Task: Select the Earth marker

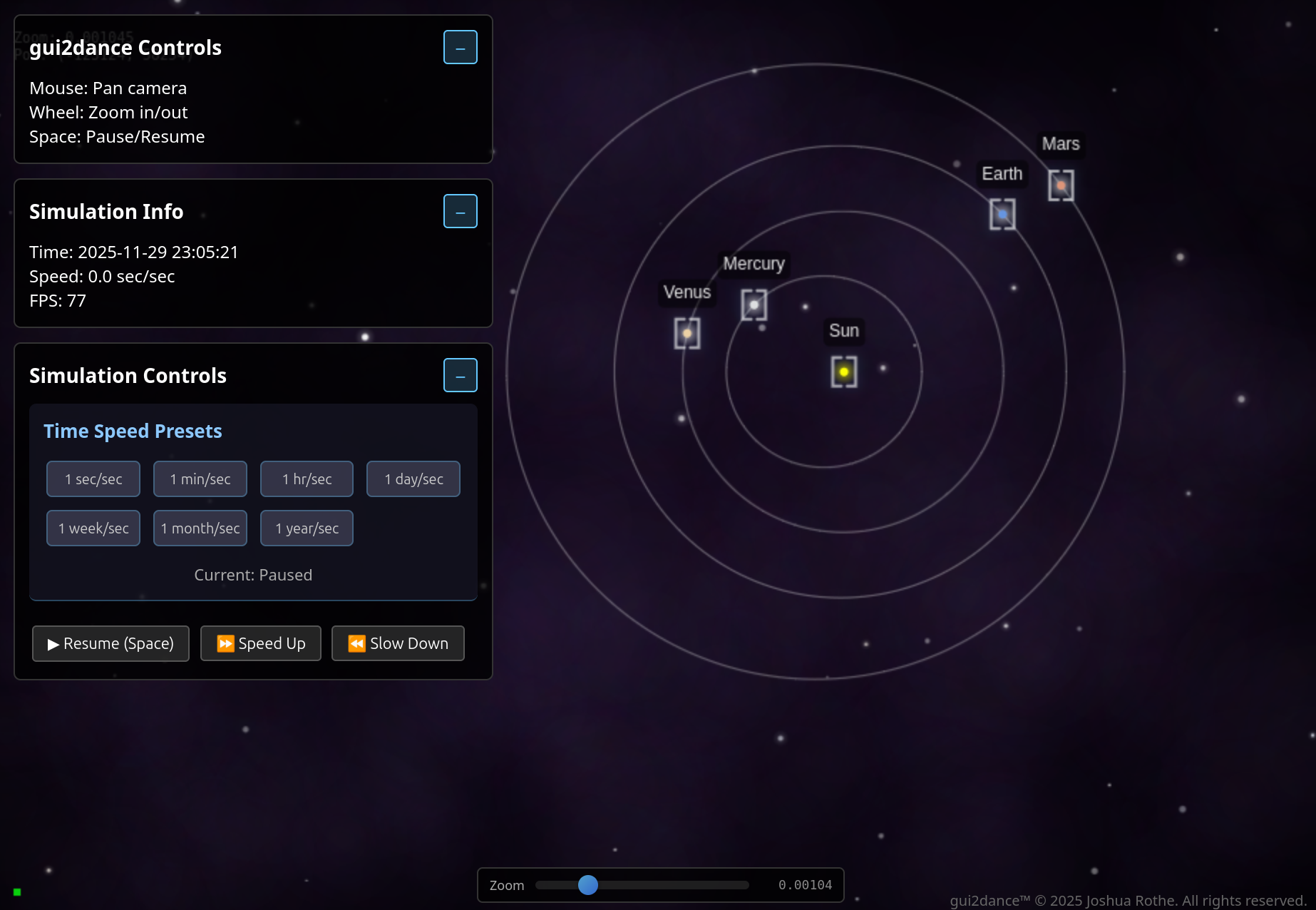Action: click(x=1002, y=214)
